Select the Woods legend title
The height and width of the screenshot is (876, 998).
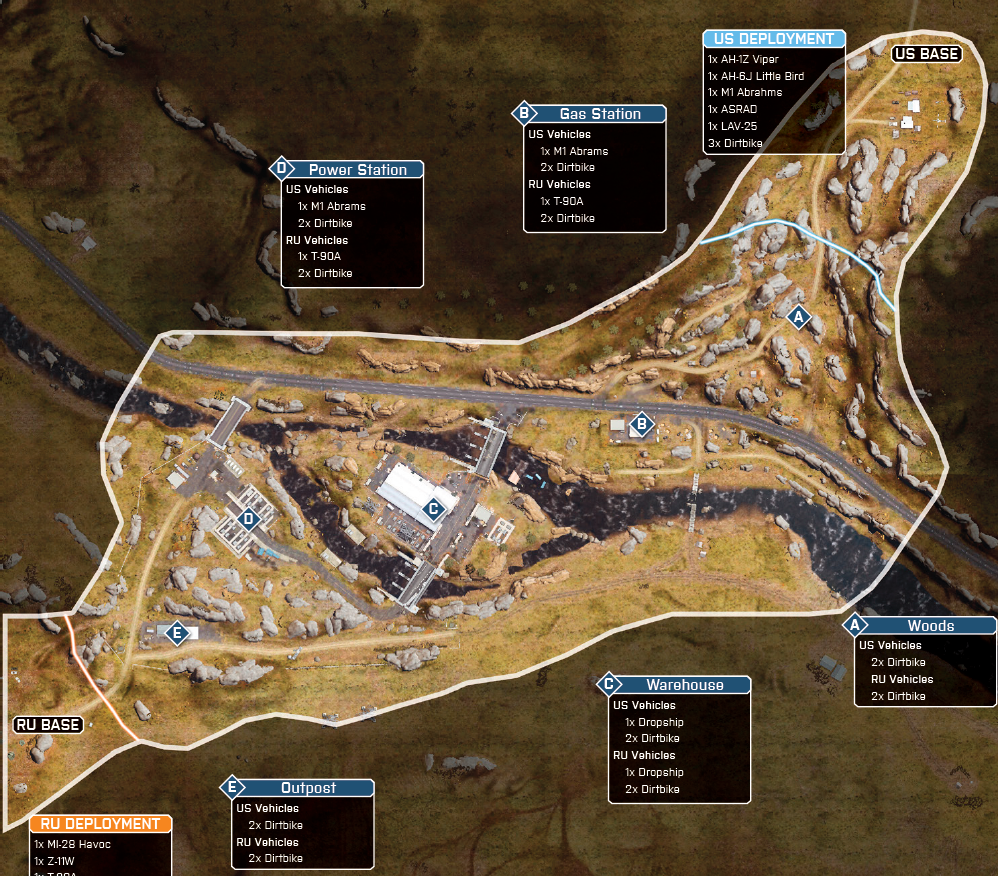930,626
